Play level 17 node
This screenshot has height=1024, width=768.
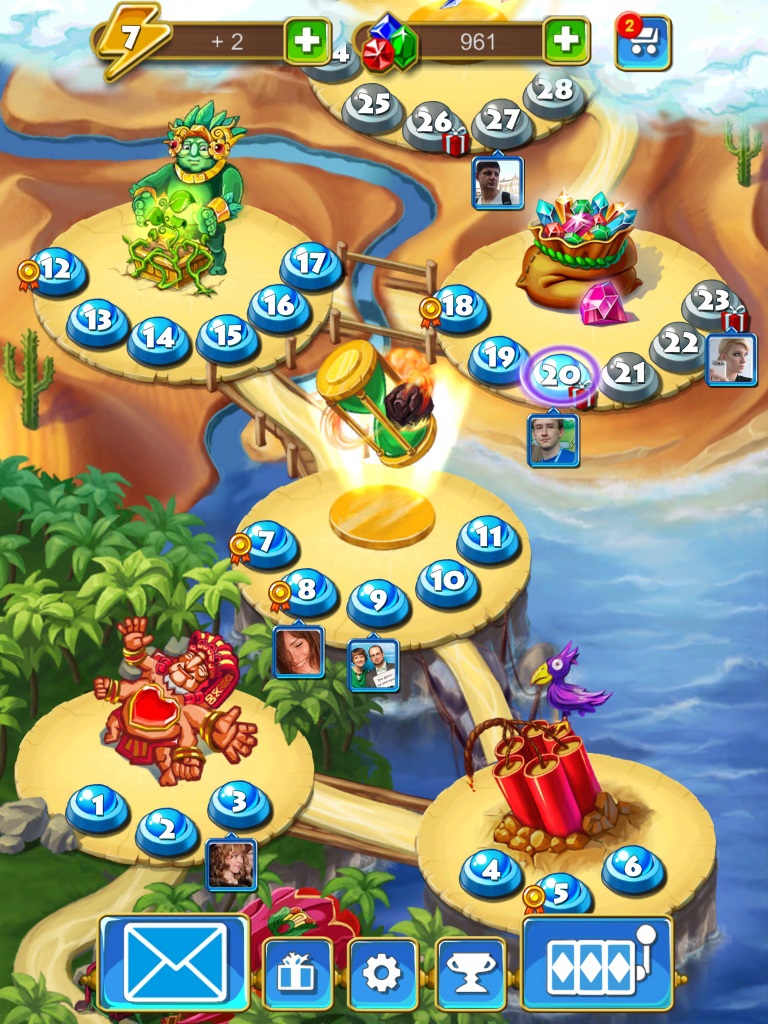[x=311, y=265]
